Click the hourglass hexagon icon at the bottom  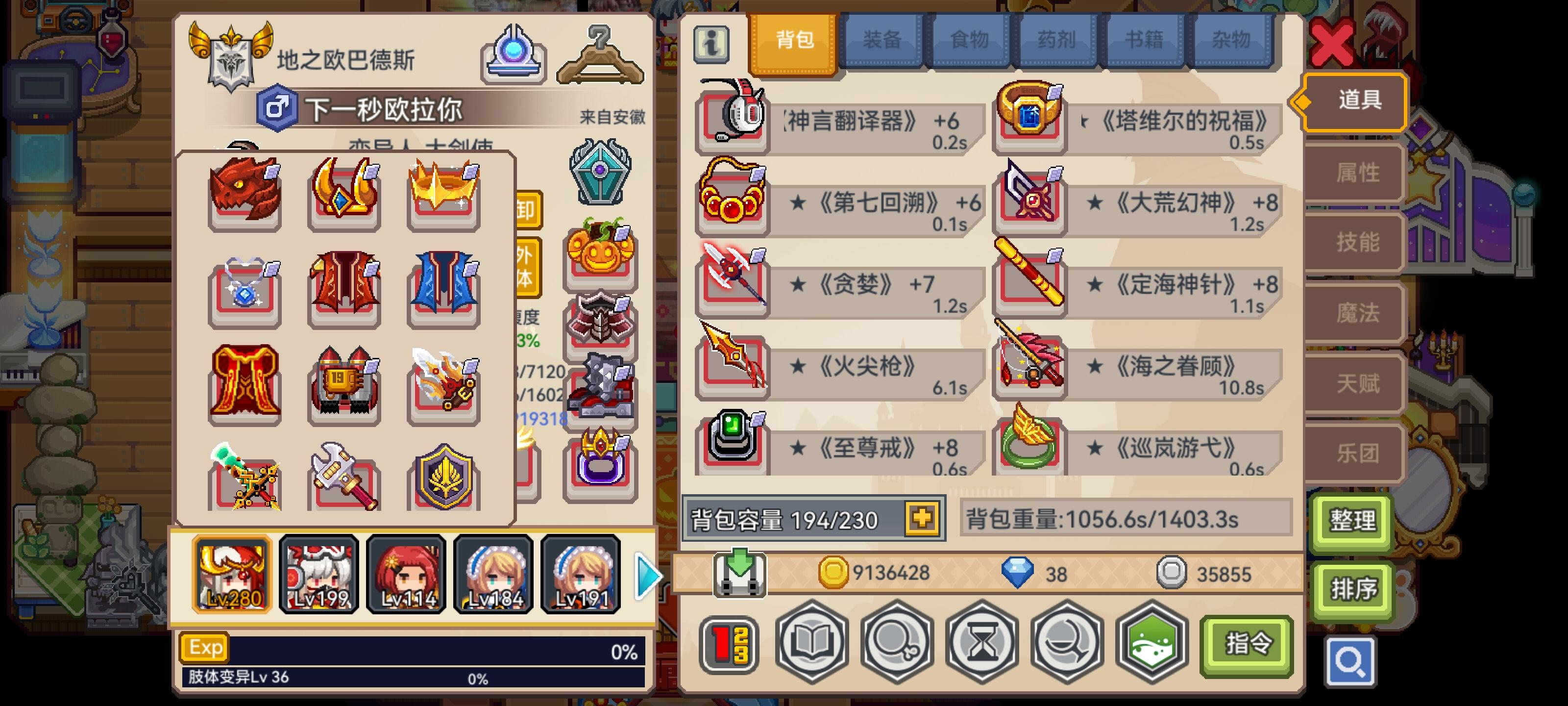[x=982, y=643]
